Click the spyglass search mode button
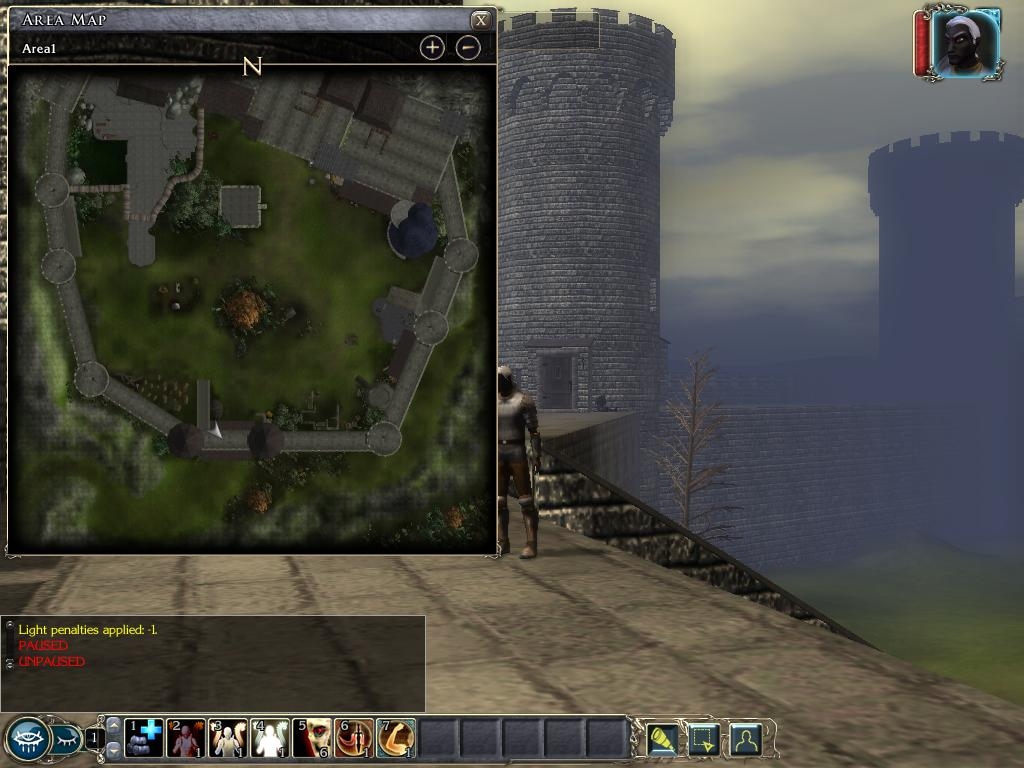The width and height of the screenshot is (1024, 768). [x=662, y=740]
